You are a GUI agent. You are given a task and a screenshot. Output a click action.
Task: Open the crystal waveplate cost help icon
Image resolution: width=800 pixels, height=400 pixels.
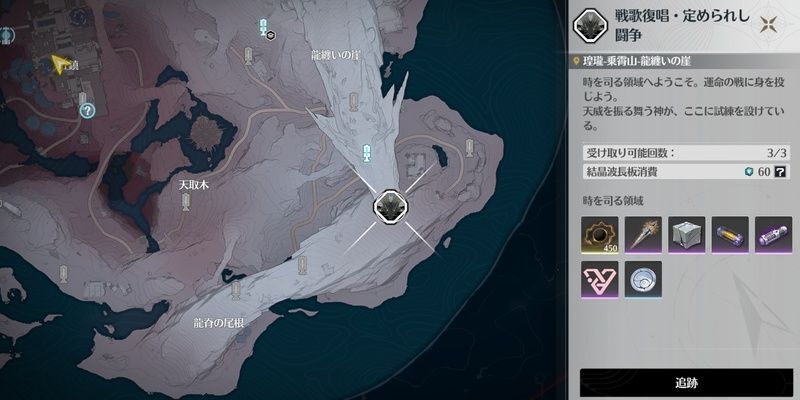tap(778, 173)
